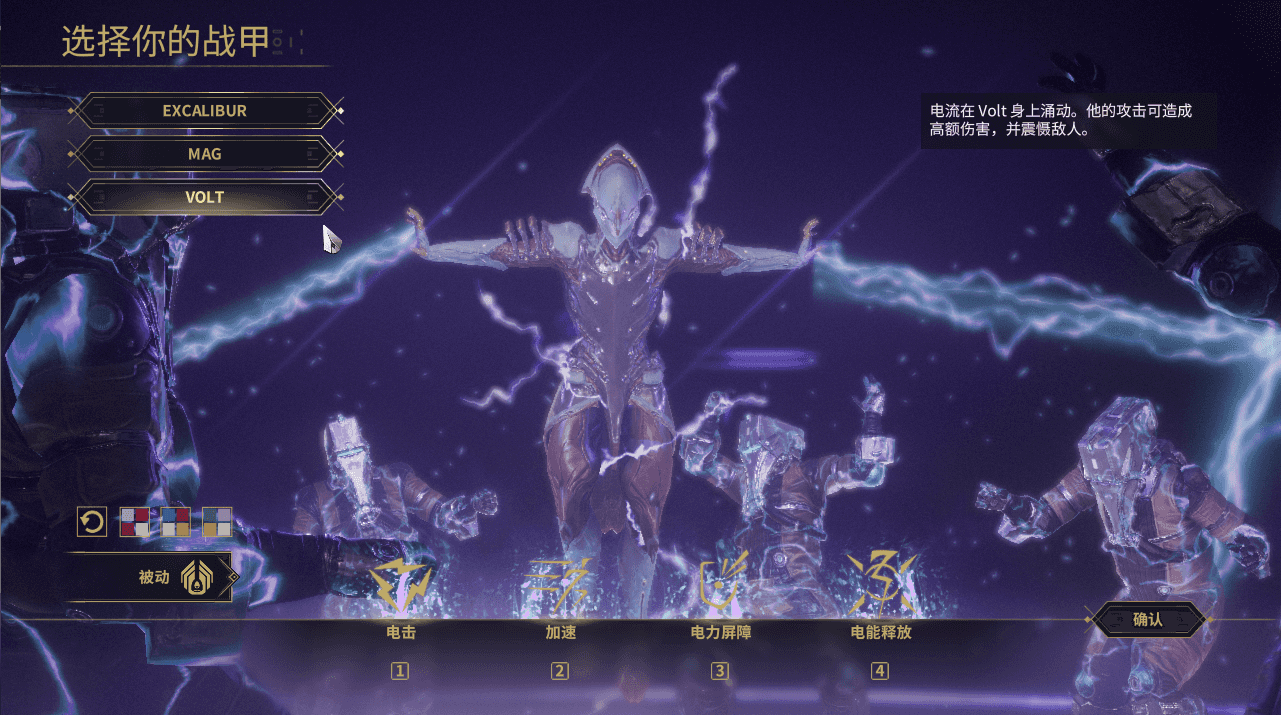Pick the VOLT warframe entry
The image size is (1281, 715).
pyautogui.click(x=204, y=197)
